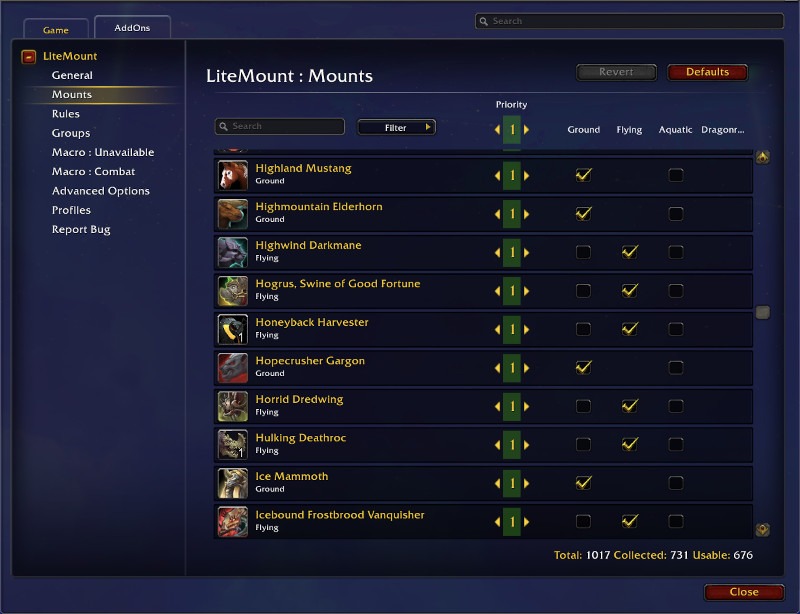Close the options window

pyautogui.click(x=743, y=592)
